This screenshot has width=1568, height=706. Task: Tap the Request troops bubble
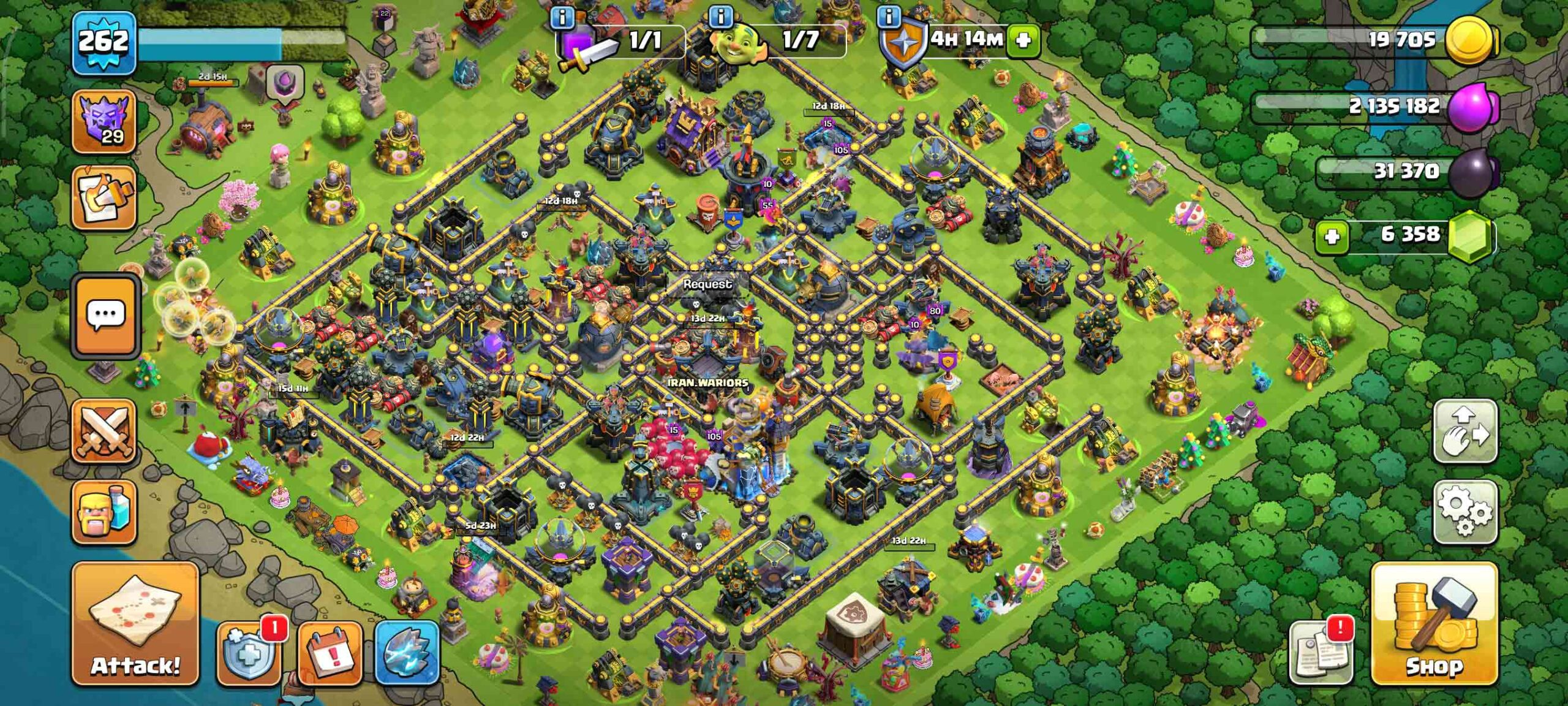click(x=707, y=284)
